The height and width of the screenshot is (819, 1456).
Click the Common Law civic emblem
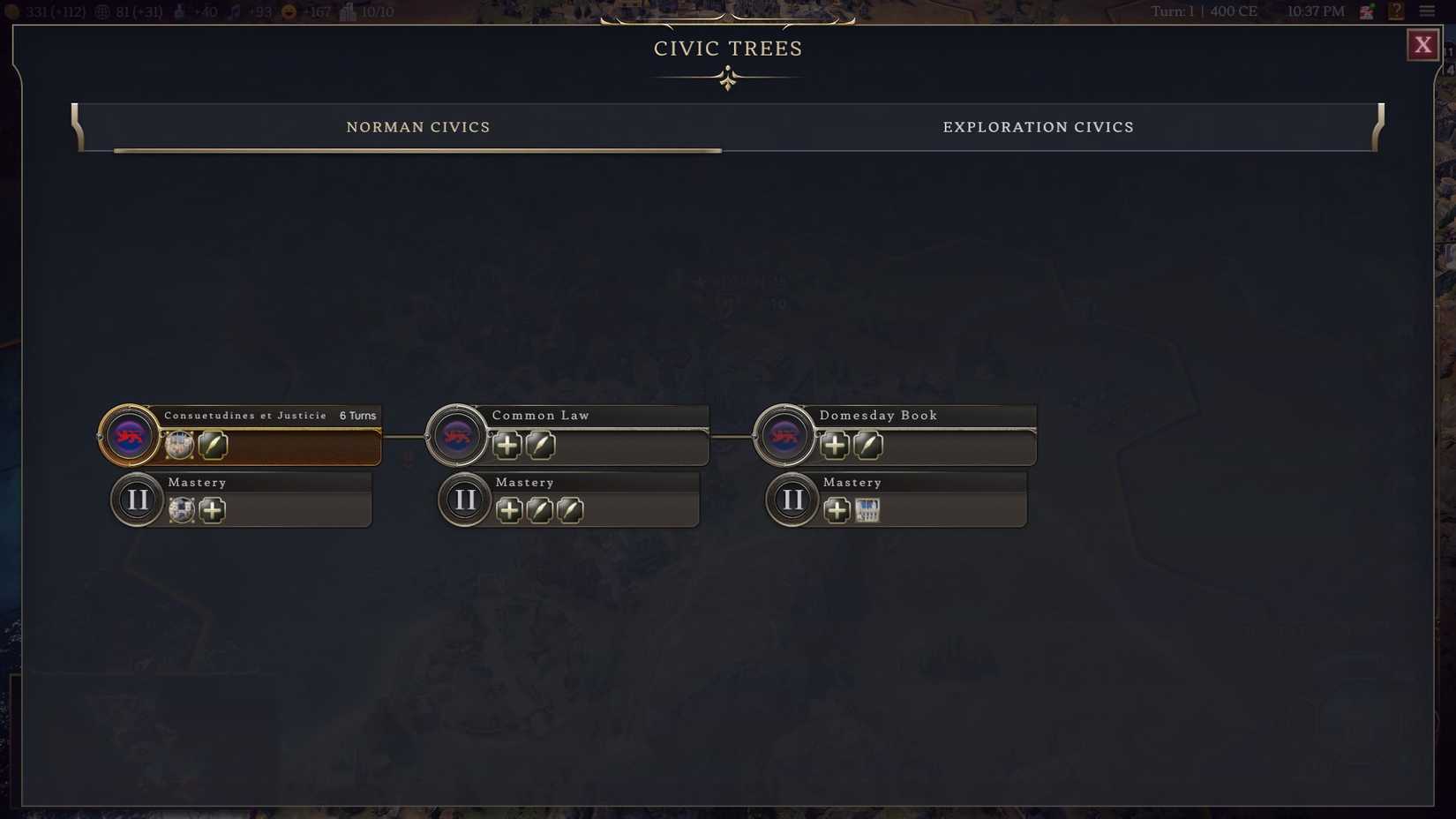pyautogui.click(x=456, y=435)
